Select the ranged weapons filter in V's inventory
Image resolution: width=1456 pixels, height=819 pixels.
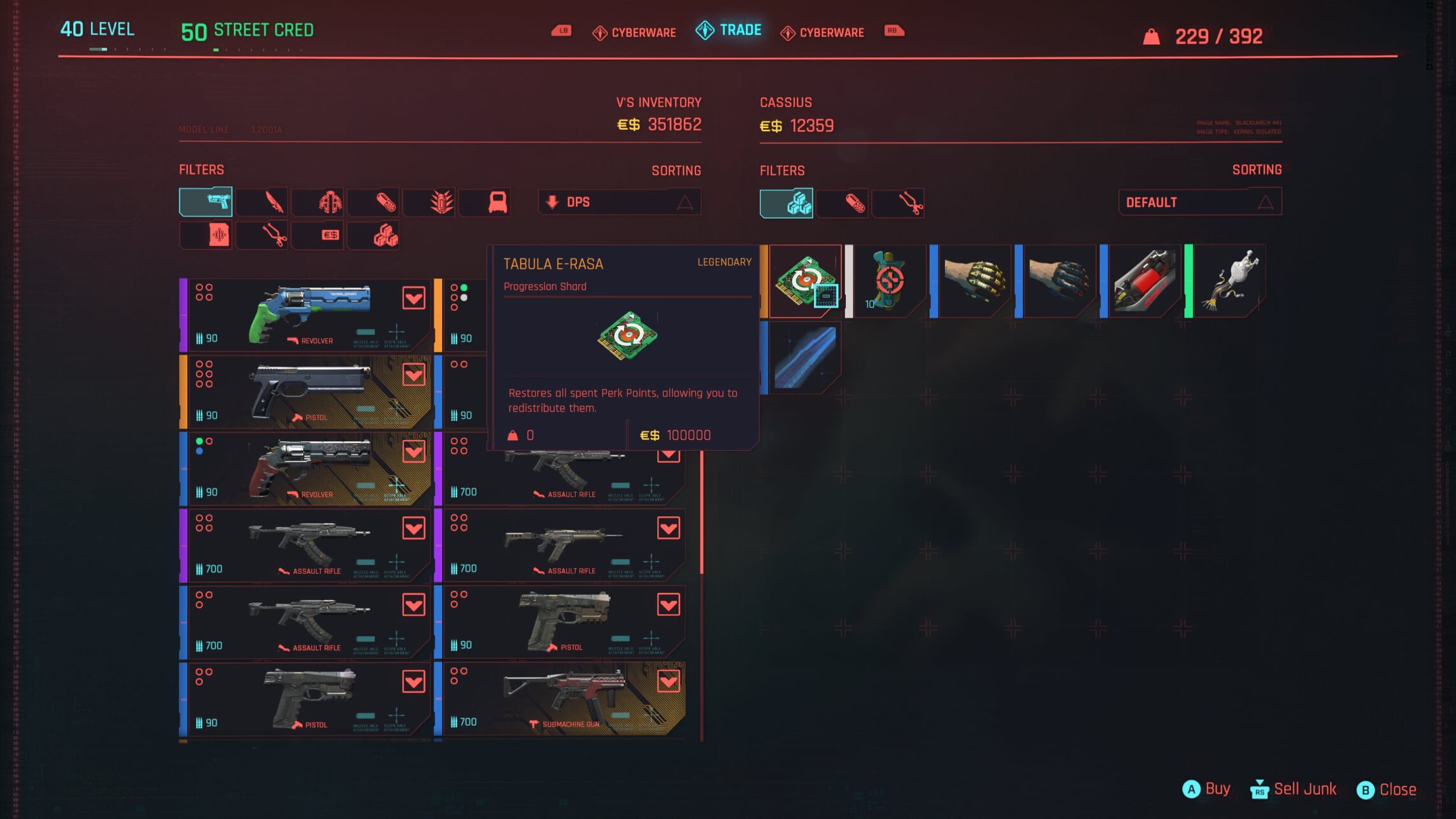click(x=205, y=201)
